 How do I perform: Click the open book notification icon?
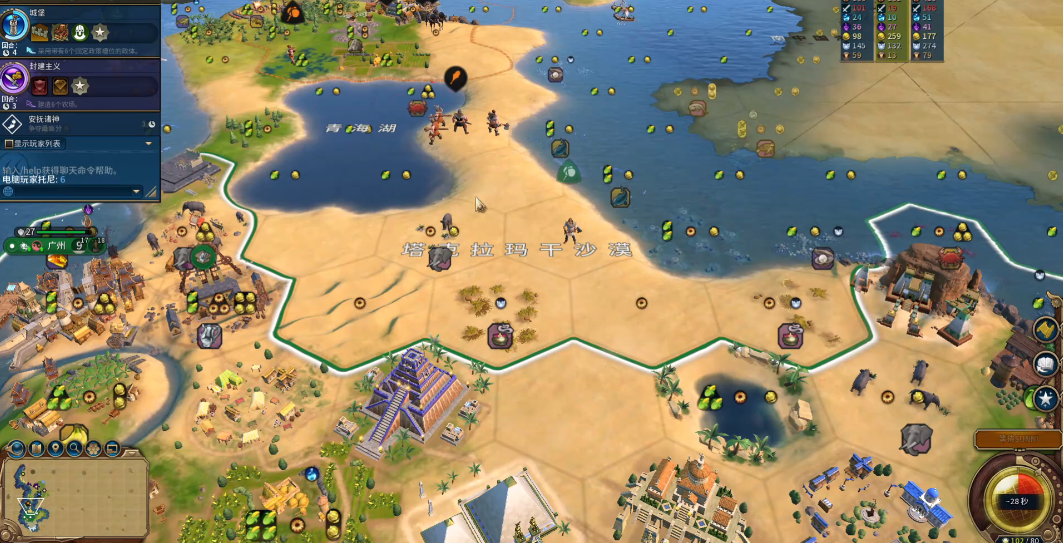click(1046, 364)
